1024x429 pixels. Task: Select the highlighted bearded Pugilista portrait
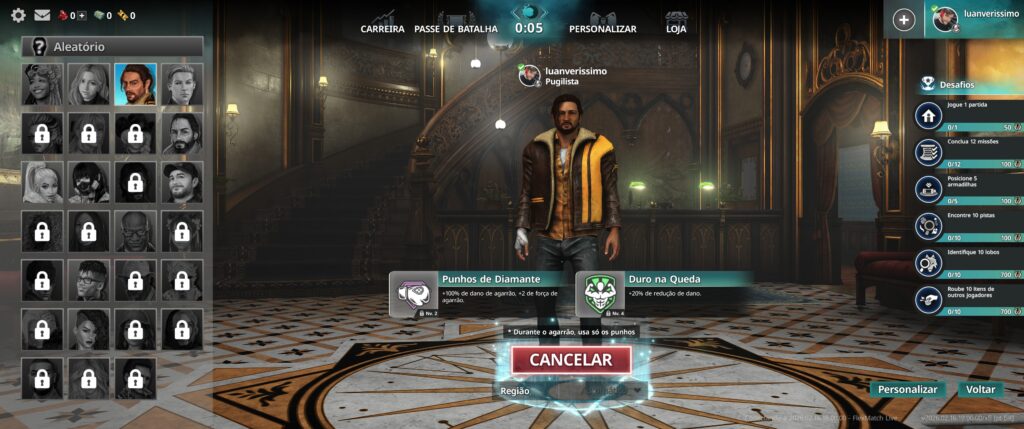135,85
